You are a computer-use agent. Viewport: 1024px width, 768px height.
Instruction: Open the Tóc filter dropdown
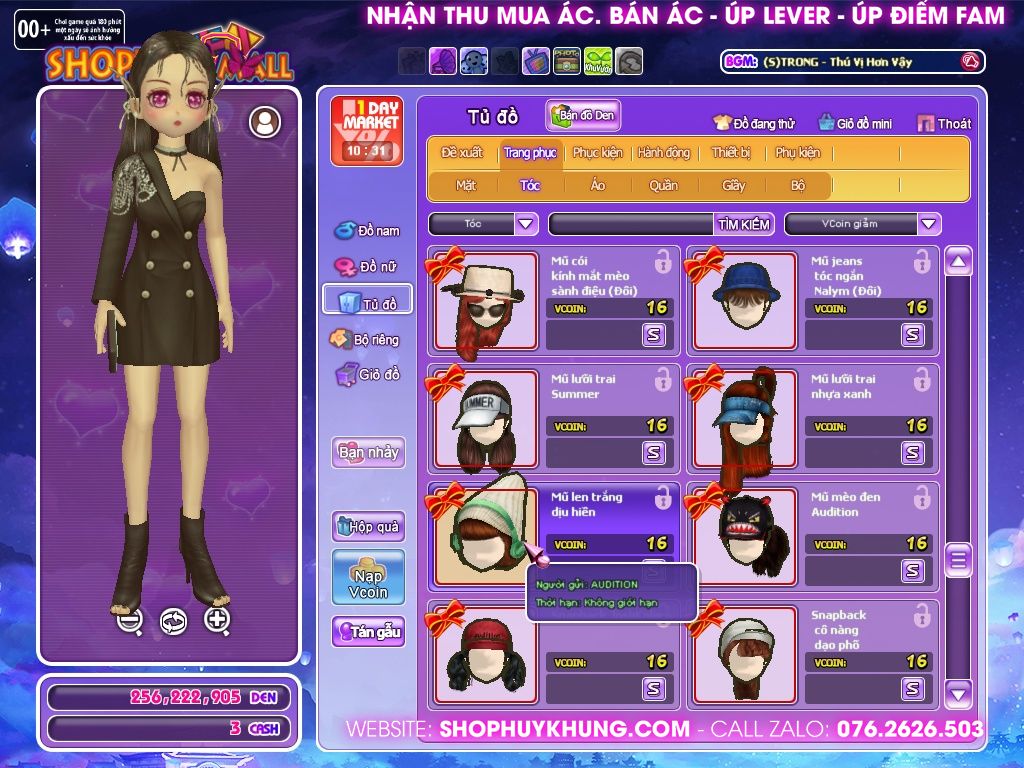[x=526, y=224]
